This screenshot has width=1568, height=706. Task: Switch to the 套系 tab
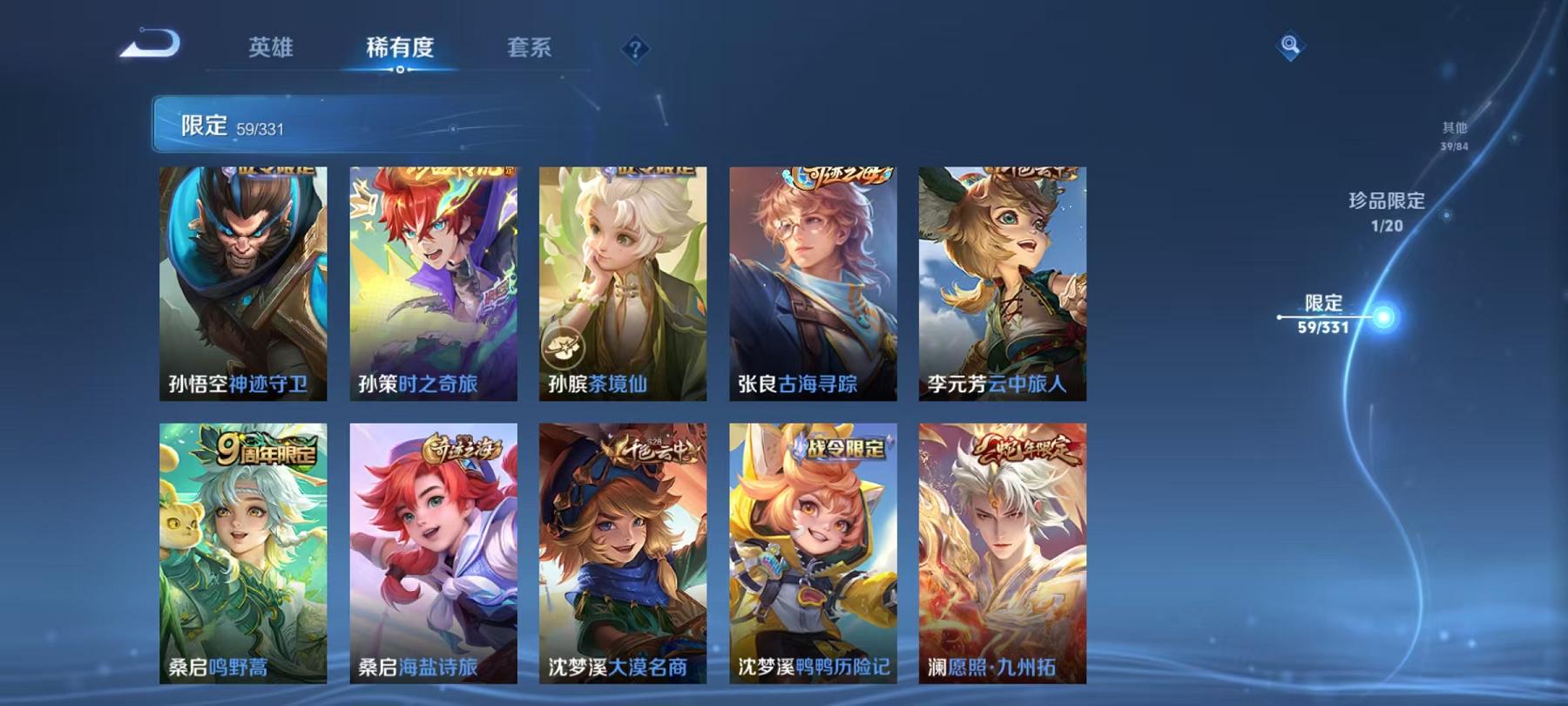point(532,50)
